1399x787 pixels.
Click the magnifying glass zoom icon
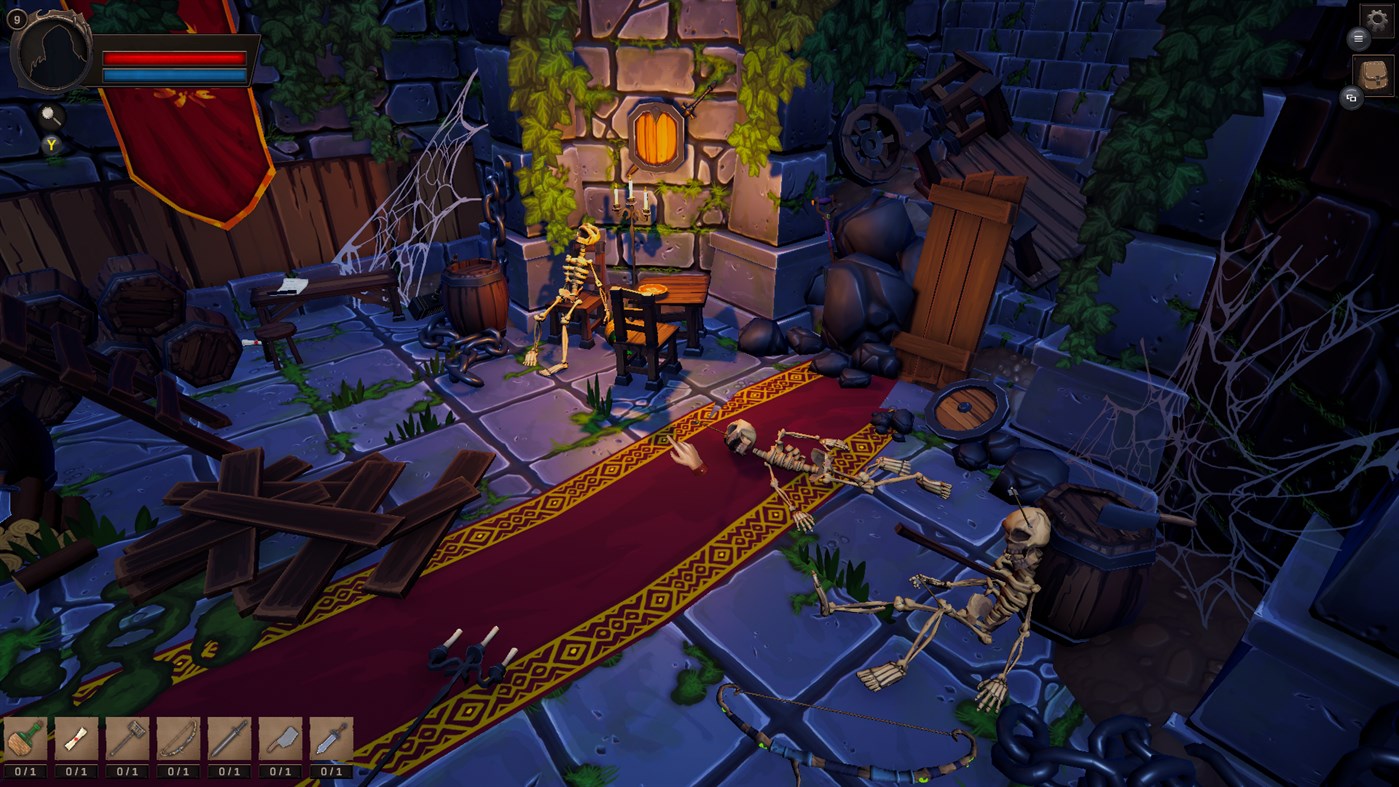tap(53, 118)
